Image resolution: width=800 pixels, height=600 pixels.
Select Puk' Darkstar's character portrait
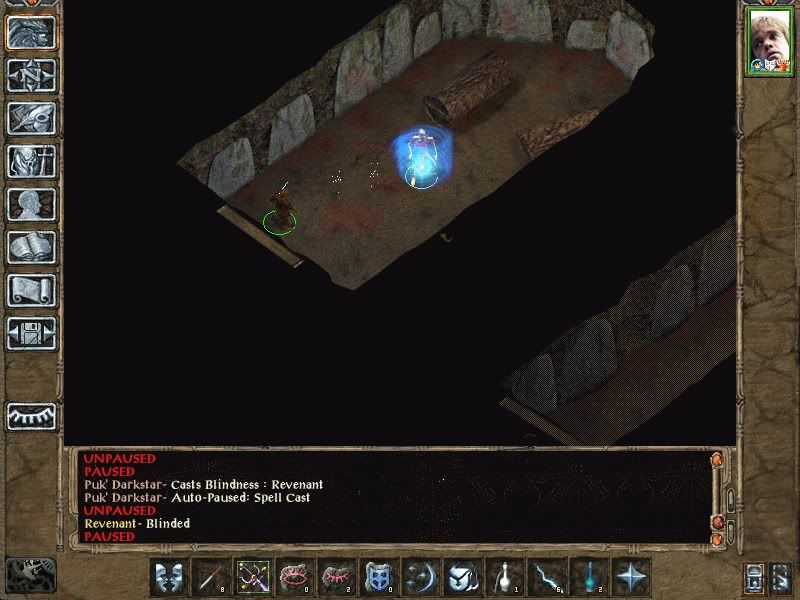point(768,41)
